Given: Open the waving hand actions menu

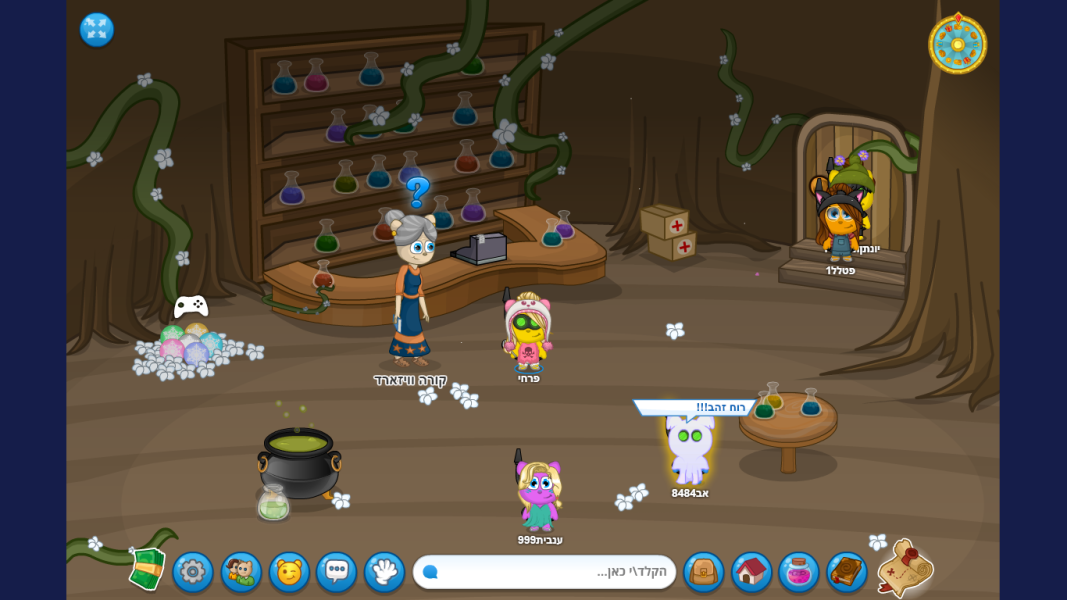Looking at the screenshot, I should [x=385, y=572].
